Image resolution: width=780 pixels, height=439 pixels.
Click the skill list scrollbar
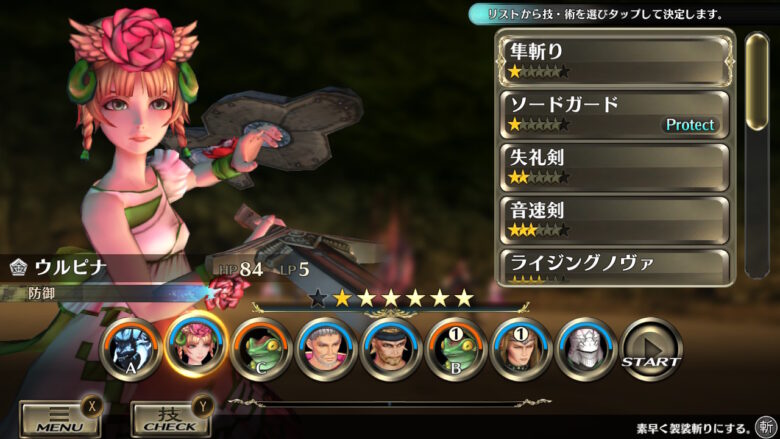pos(757,82)
